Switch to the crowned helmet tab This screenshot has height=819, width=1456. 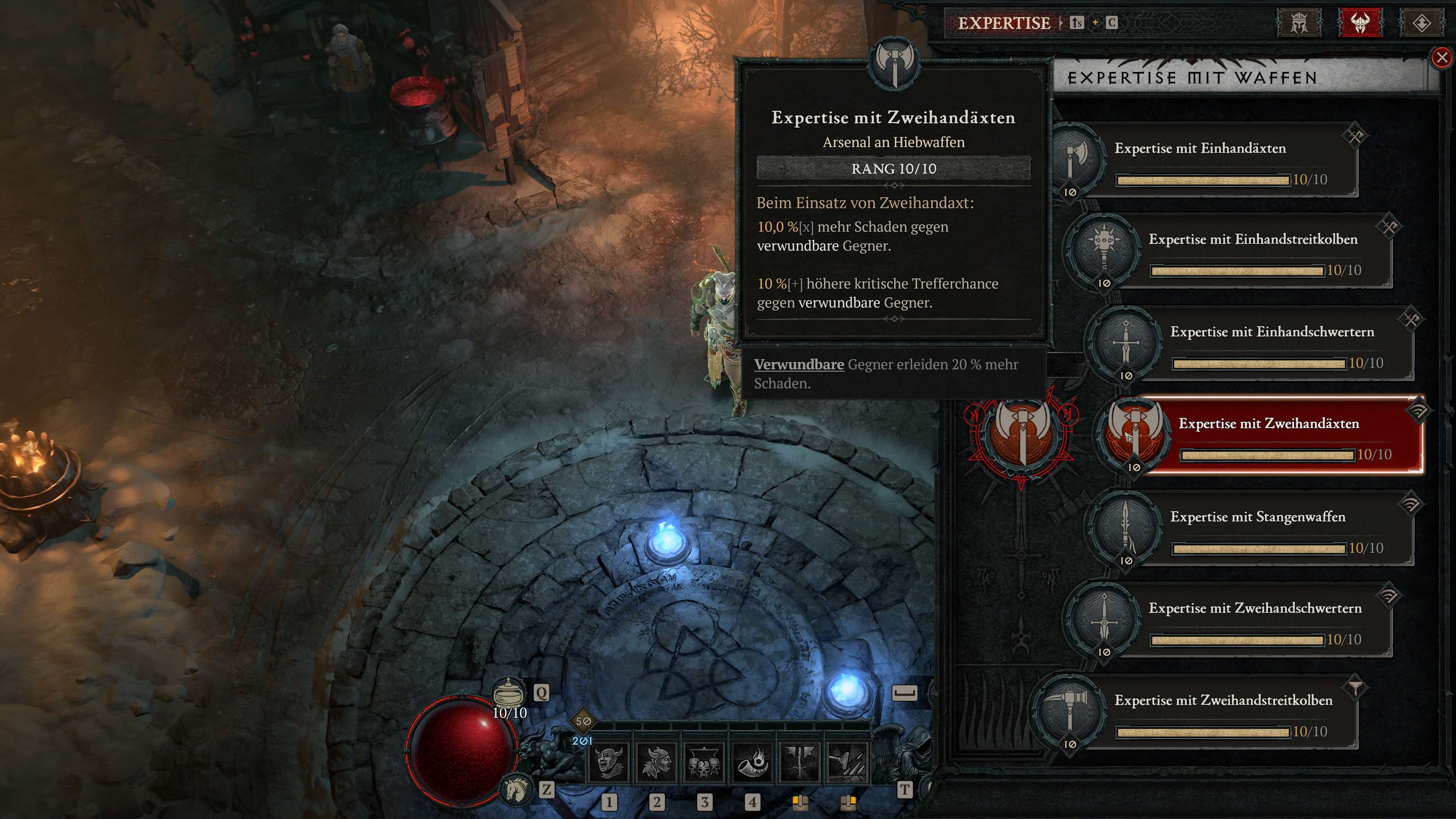(1299, 23)
